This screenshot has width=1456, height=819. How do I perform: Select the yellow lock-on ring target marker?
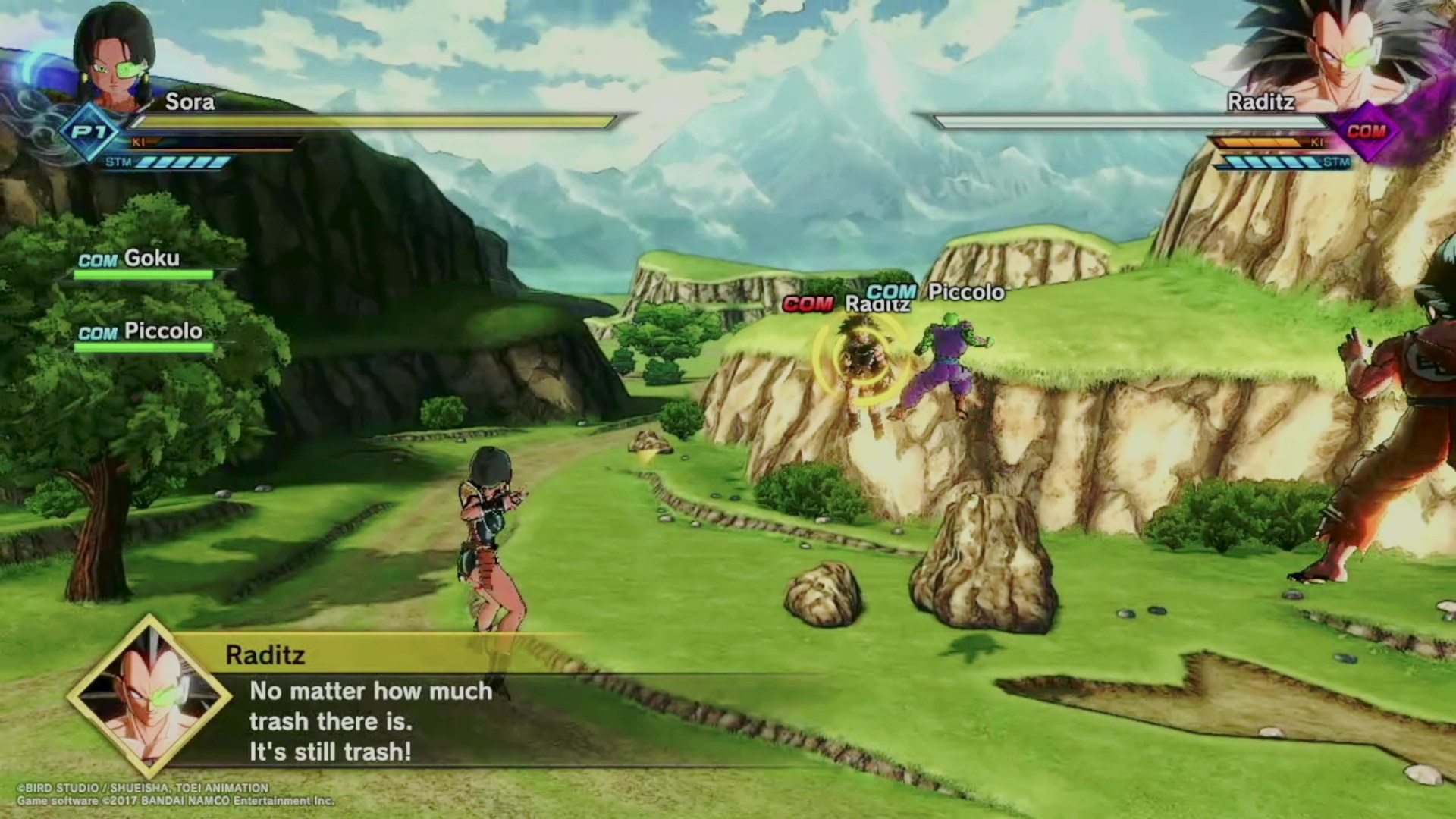[859, 356]
